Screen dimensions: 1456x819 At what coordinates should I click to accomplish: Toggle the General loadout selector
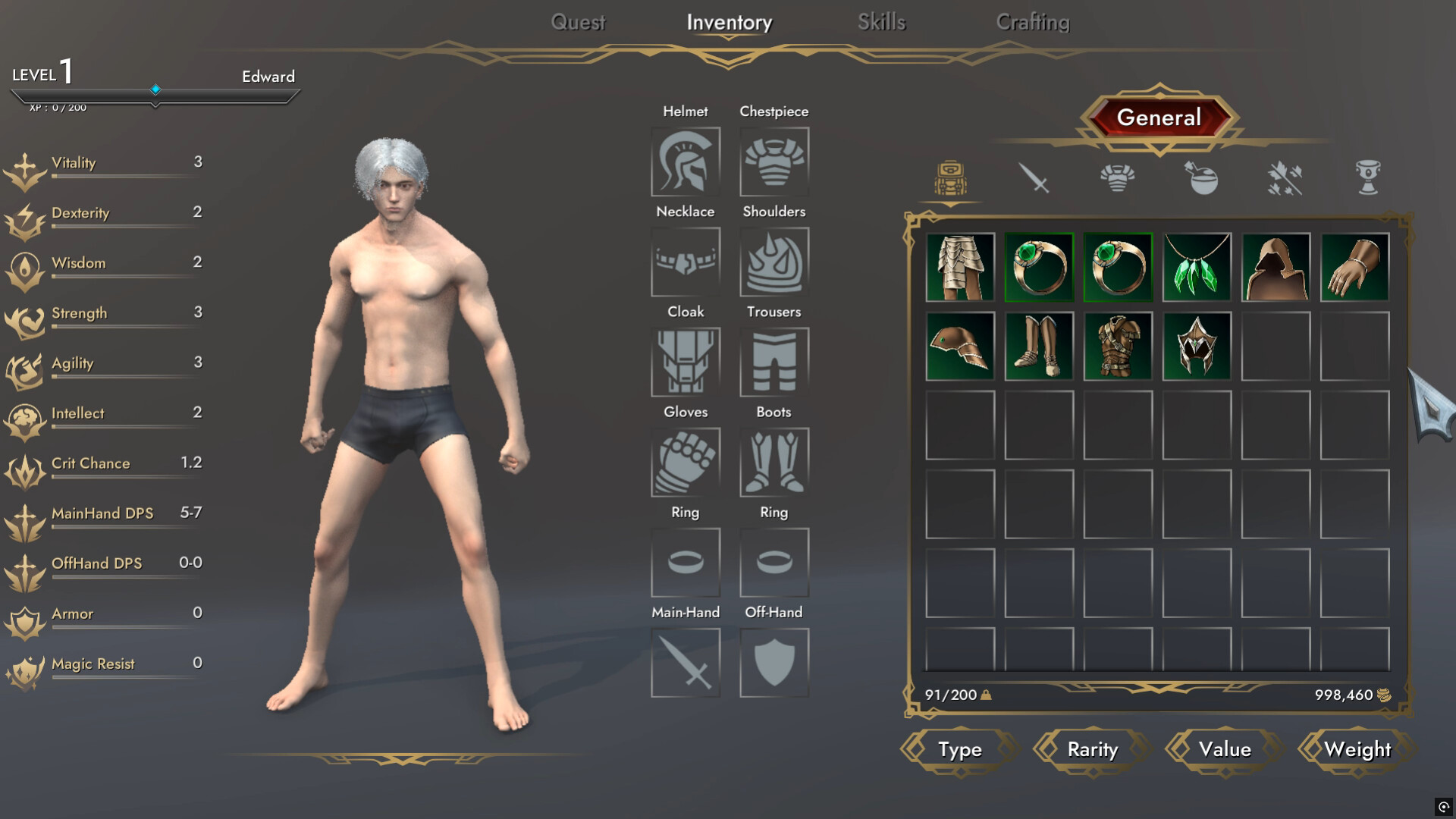[x=1159, y=118]
